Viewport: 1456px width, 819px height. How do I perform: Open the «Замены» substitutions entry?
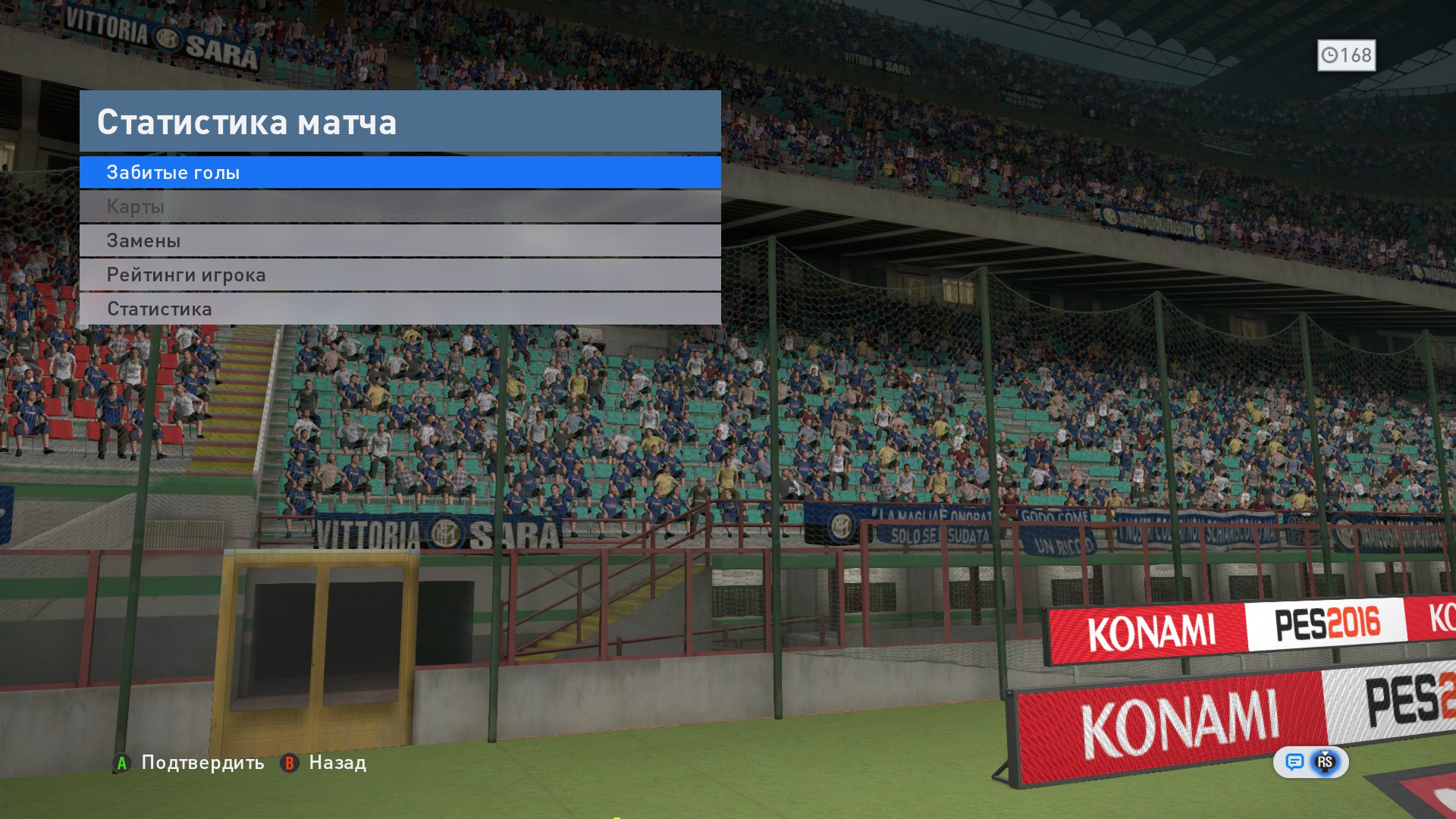point(400,240)
